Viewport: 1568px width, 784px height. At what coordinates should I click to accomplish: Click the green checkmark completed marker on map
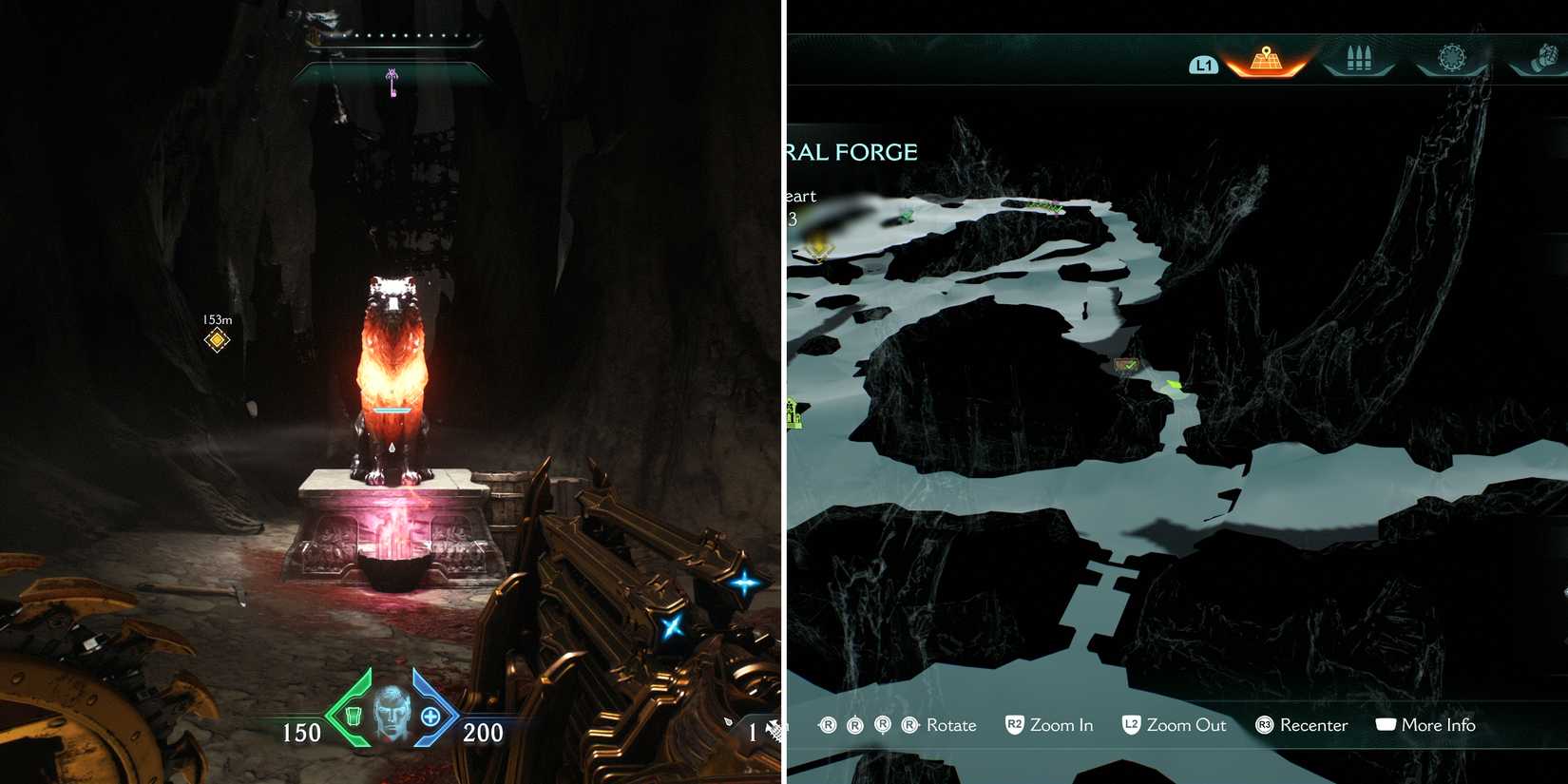coord(1129,365)
